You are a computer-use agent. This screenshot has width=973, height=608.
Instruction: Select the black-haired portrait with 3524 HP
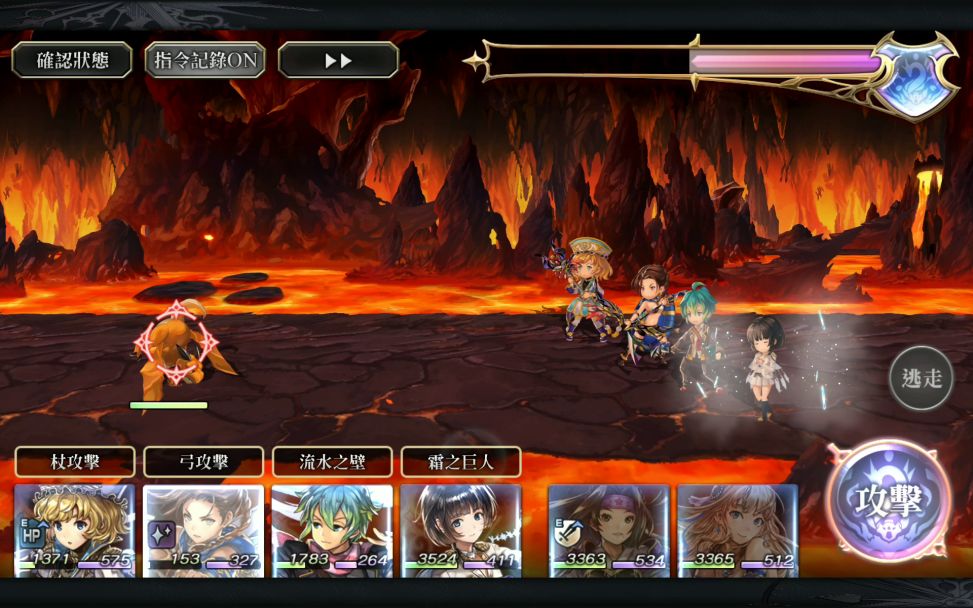pos(461,530)
